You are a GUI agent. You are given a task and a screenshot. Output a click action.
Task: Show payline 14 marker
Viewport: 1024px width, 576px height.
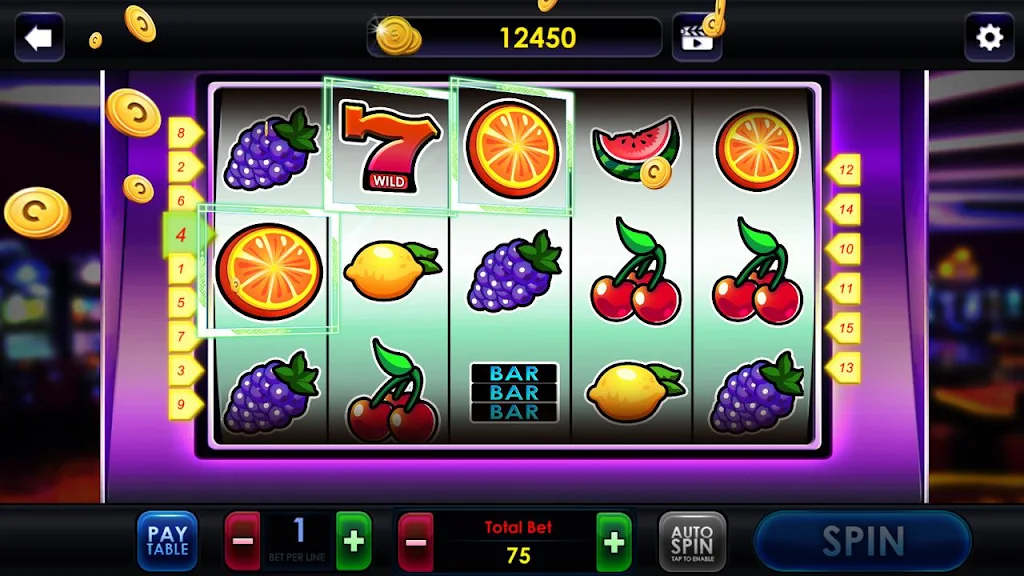point(845,210)
